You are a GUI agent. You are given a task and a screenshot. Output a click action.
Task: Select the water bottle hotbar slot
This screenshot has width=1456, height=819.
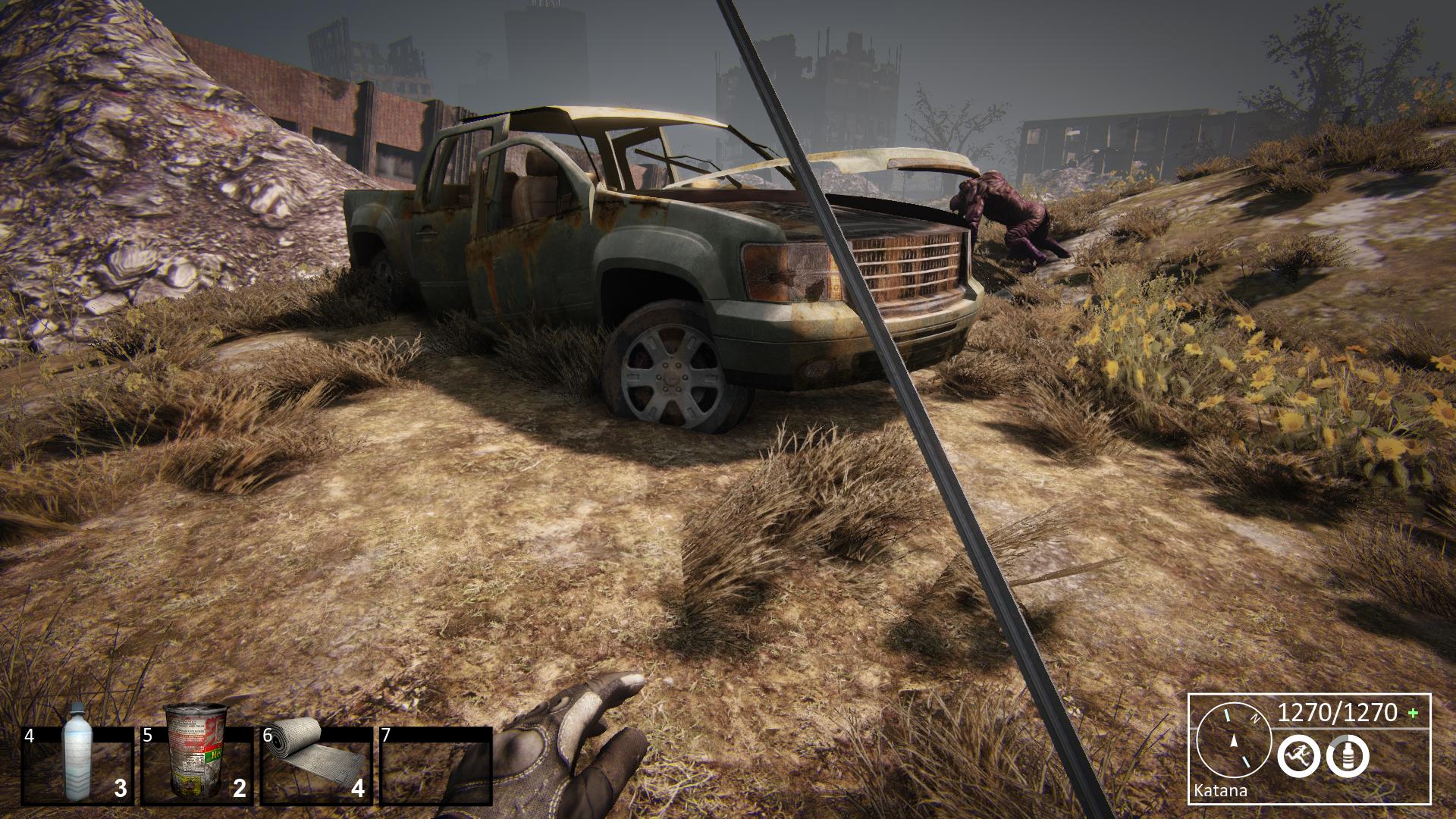point(77,764)
